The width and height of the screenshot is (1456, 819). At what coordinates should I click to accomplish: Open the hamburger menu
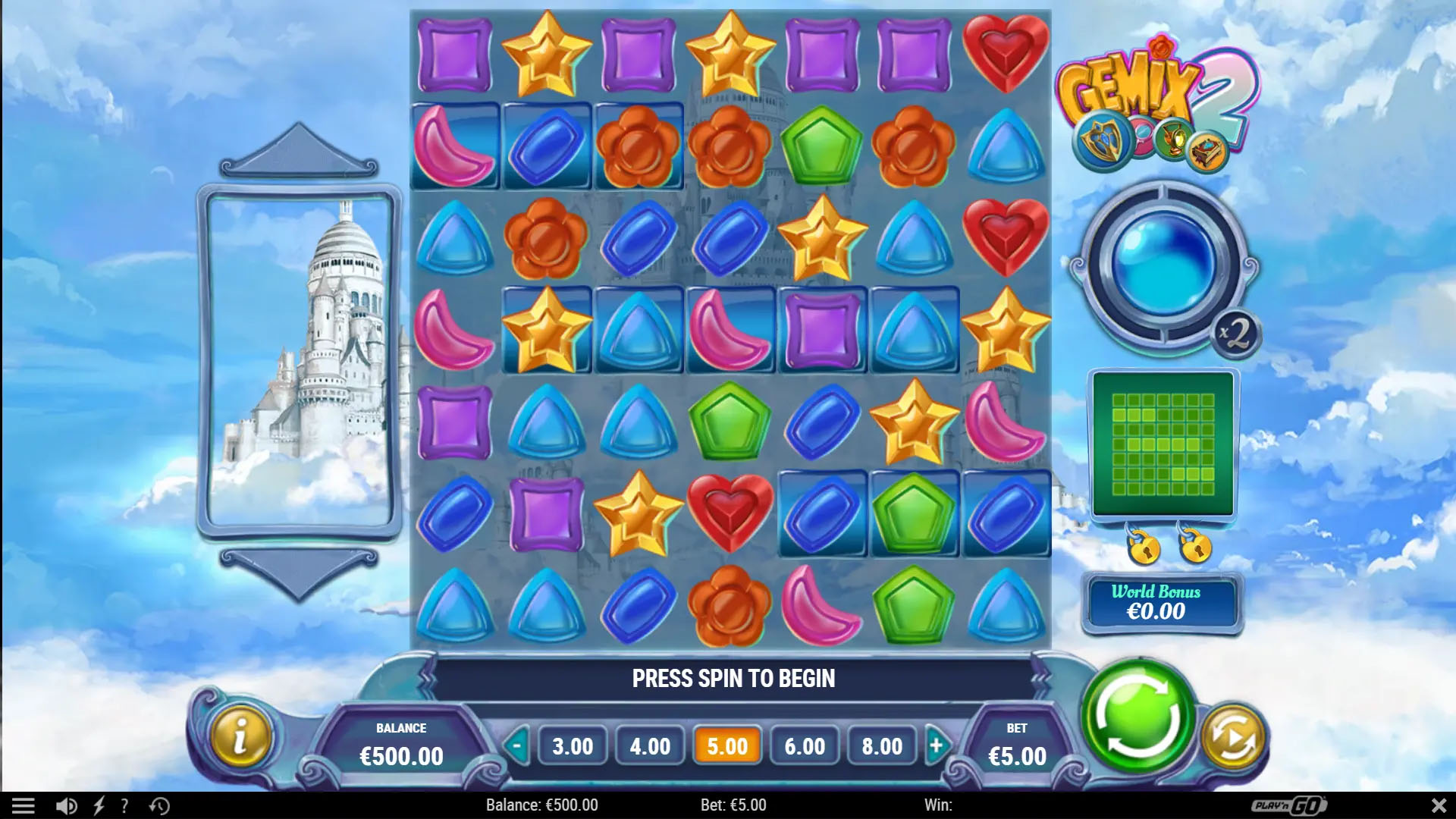pyautogui.click(x=23, y=805)
